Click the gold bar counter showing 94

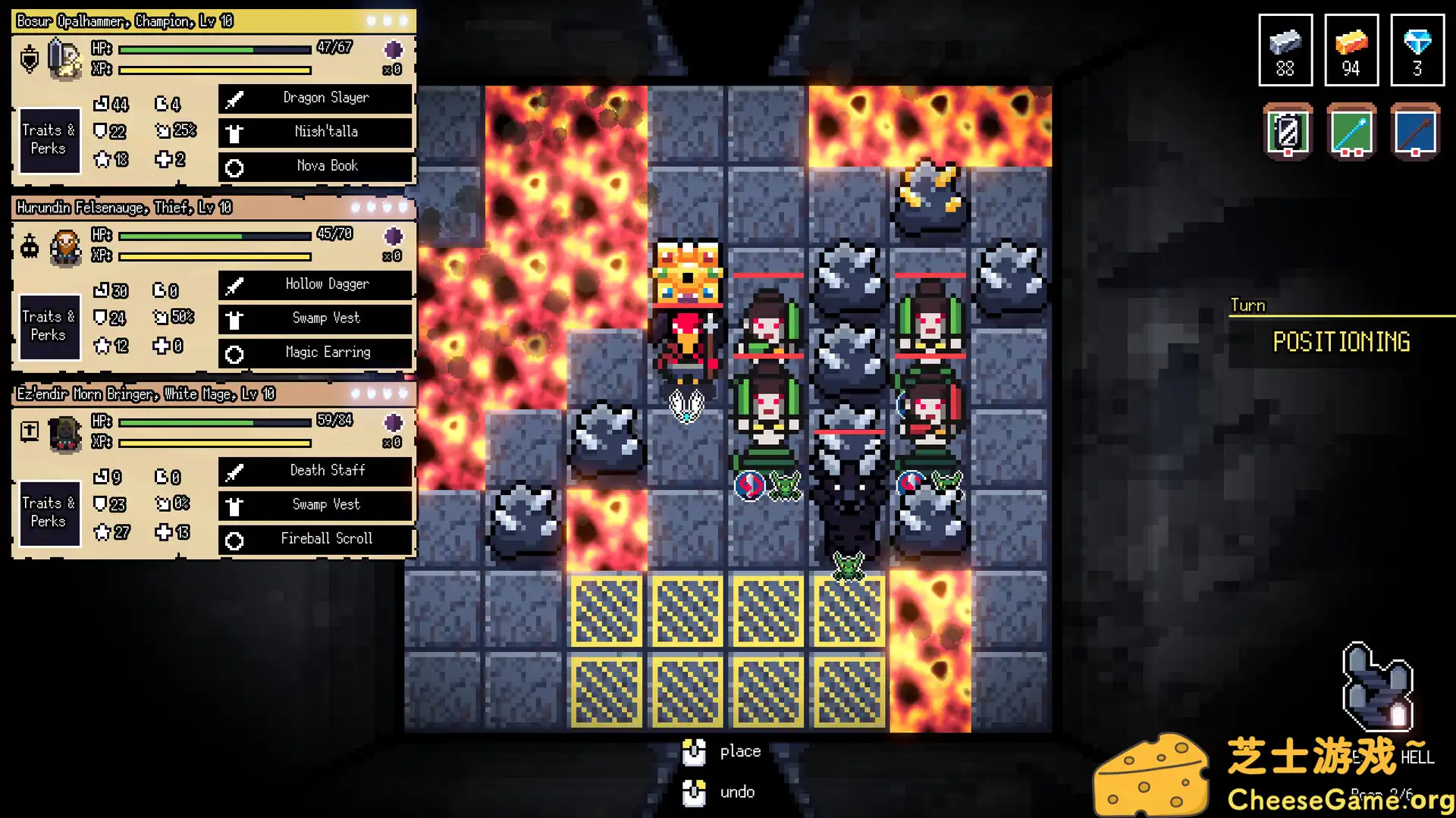(x=1351, y=50)
